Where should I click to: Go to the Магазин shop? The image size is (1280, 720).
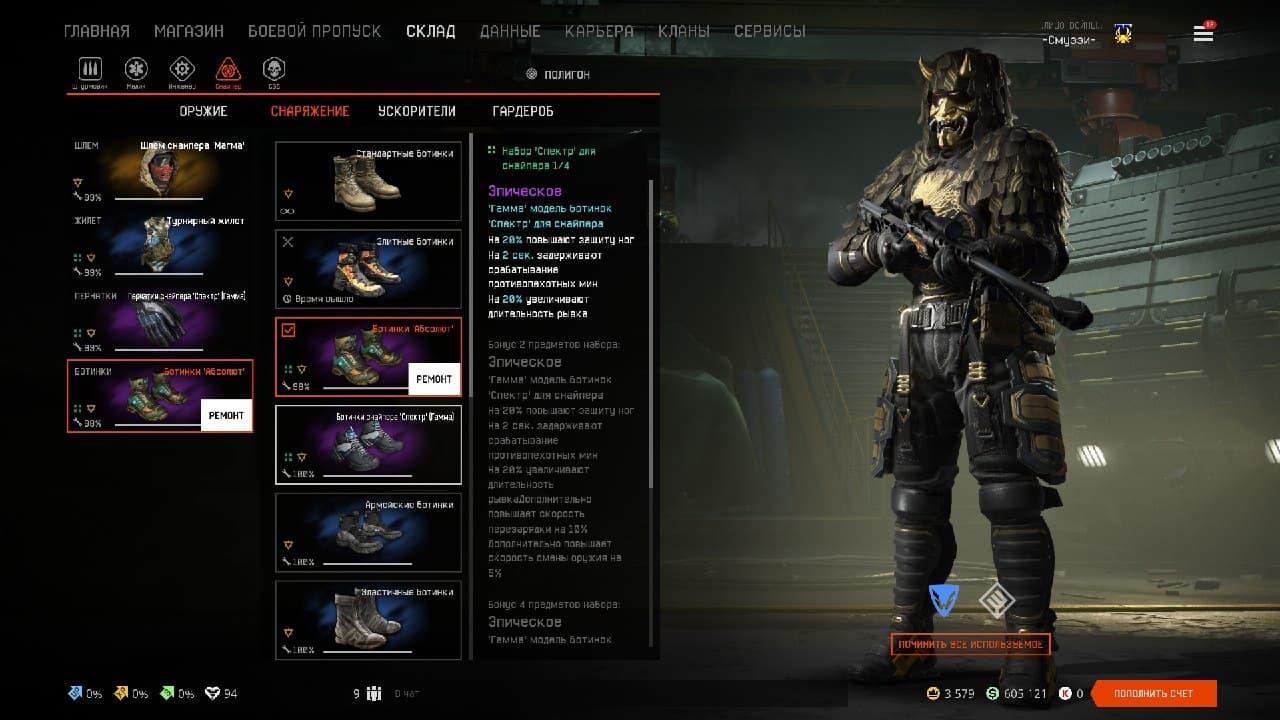pyautogui.click(x=189, y=31)
